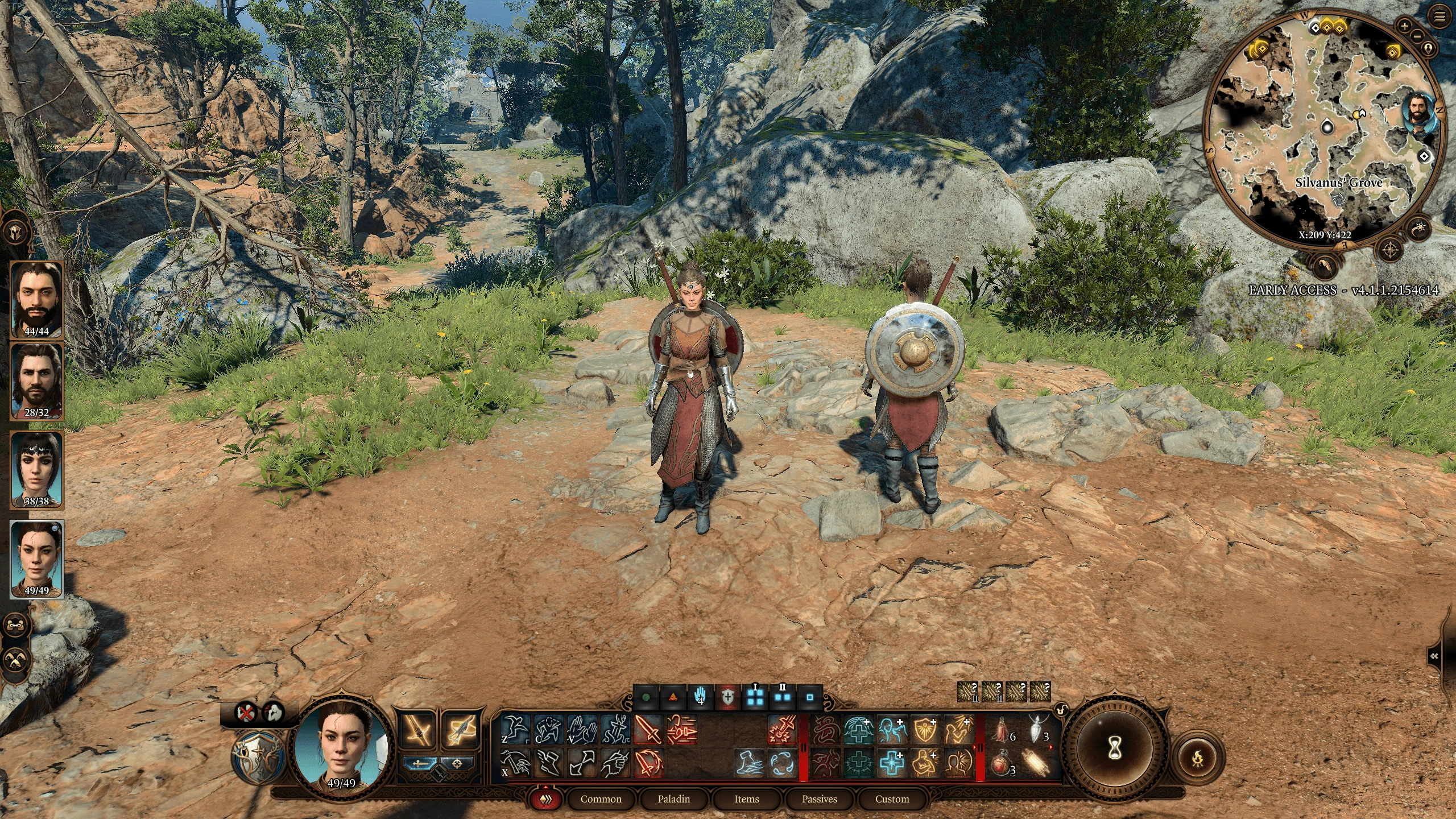Use the red potion with count 6
Image resolution: width=1456 pixels, height=819 pixels.
[1002, 731]
